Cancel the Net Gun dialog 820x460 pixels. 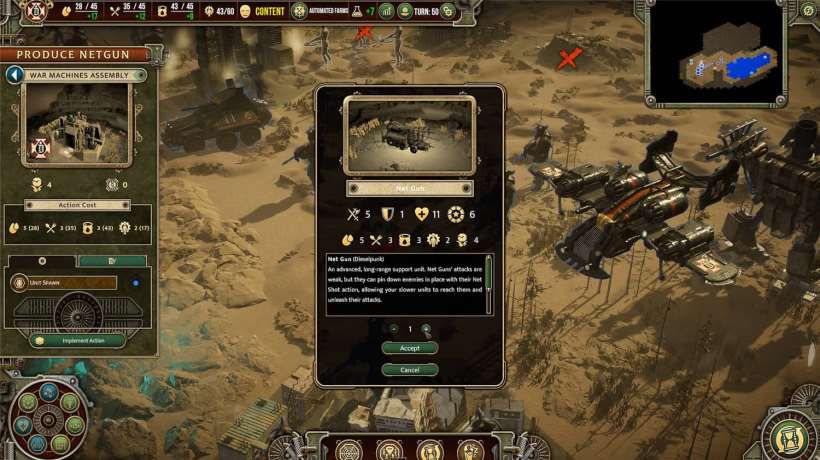tap(410, 370)
